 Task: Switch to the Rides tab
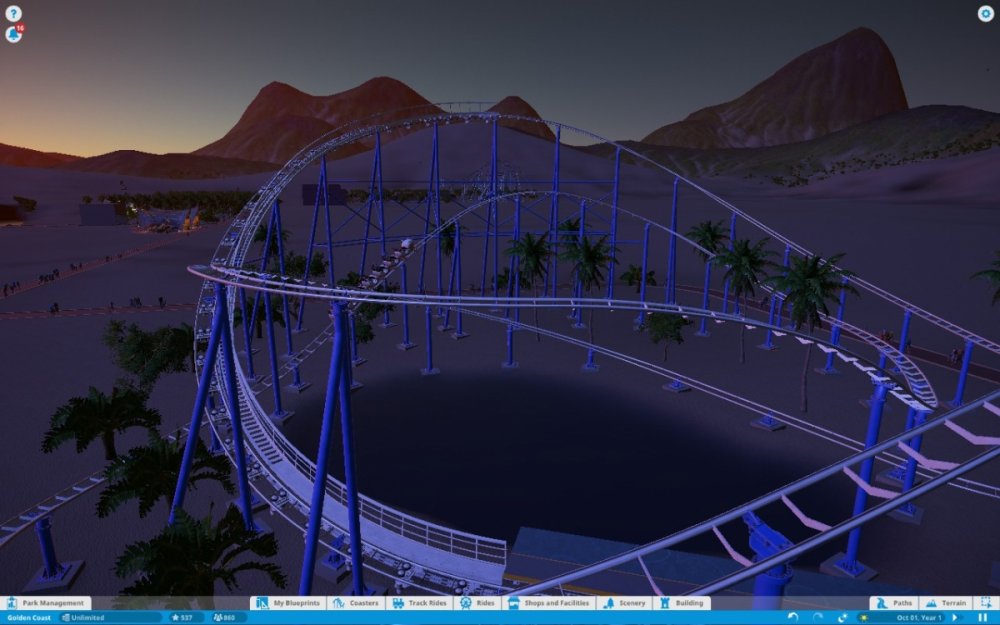[479, 603]
